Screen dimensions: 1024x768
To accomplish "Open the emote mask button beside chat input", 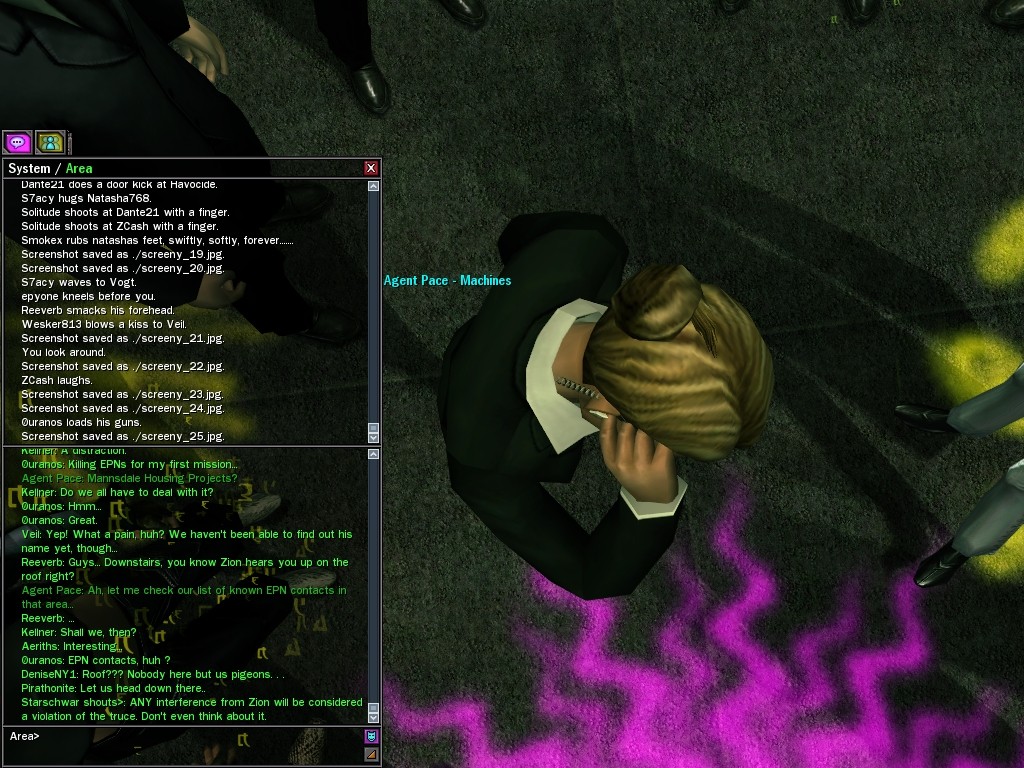I will click(x=371, y=737).
